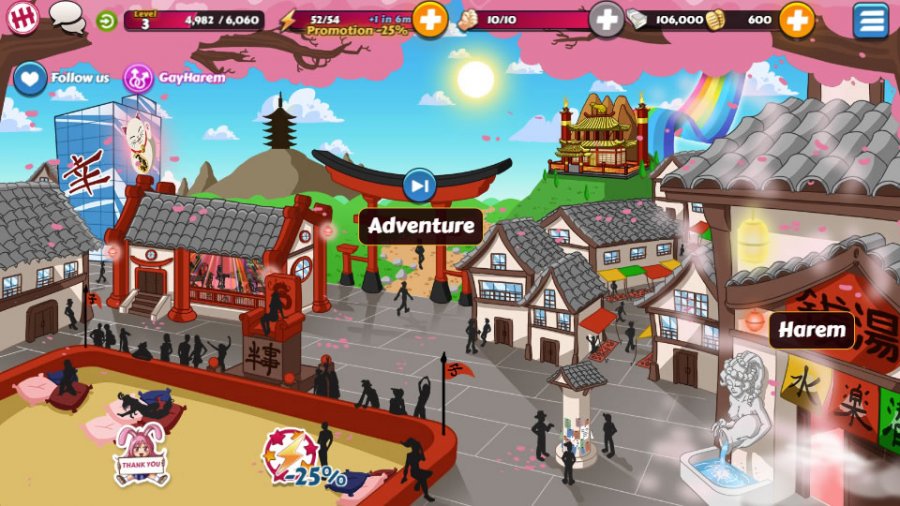Open the hamburger main menu
This screenshot has width=900, height=506.
tap(870, 20)
